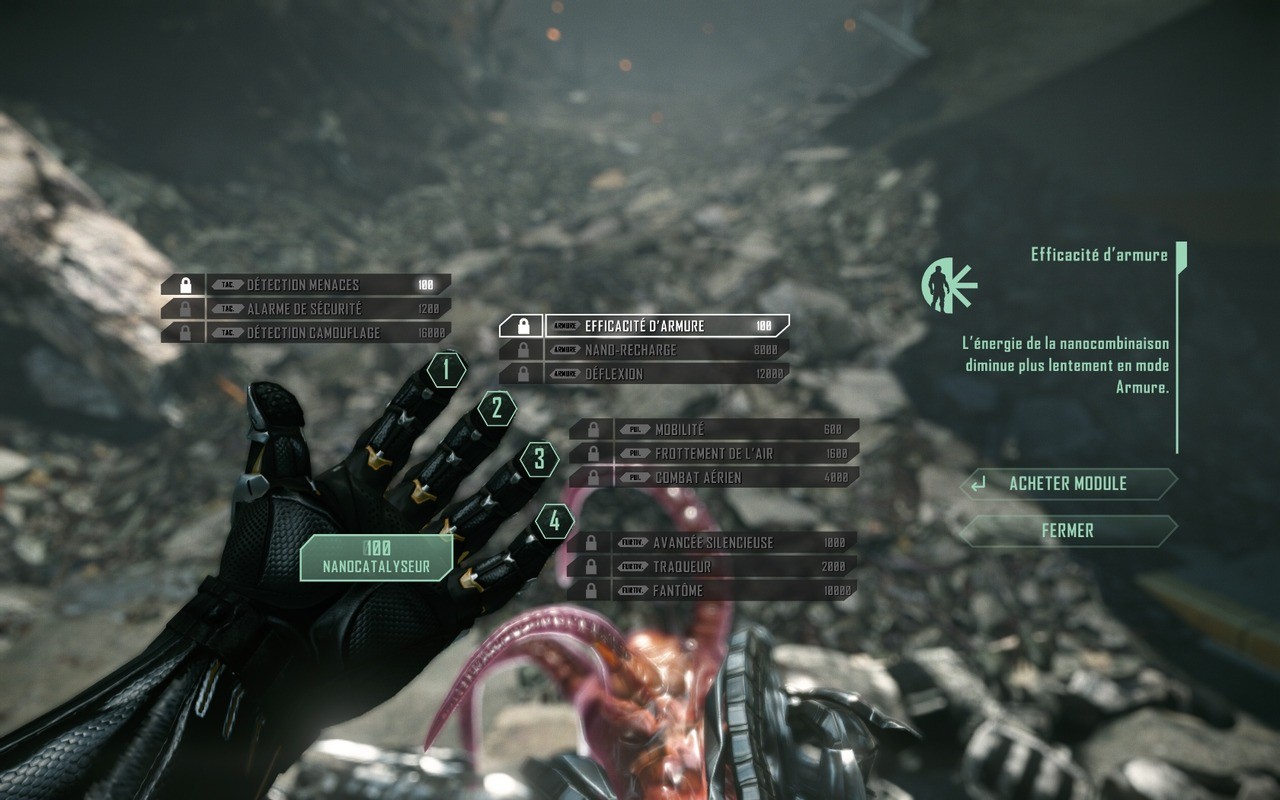Select the Nano-Recharge armor module
This screenshot has height=800, width=1280.
pos(645,350)
